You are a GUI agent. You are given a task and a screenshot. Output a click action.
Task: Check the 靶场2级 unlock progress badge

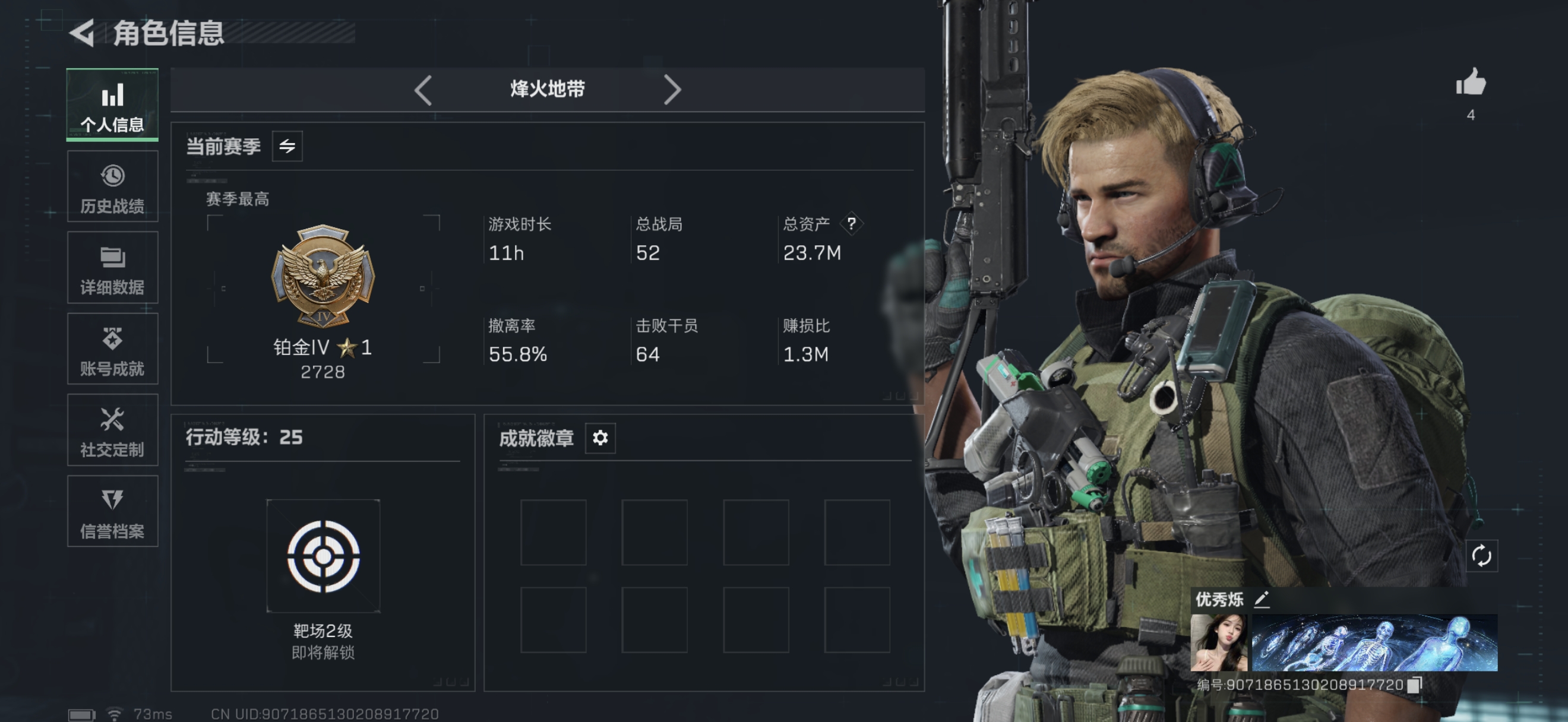pos(324,555)
